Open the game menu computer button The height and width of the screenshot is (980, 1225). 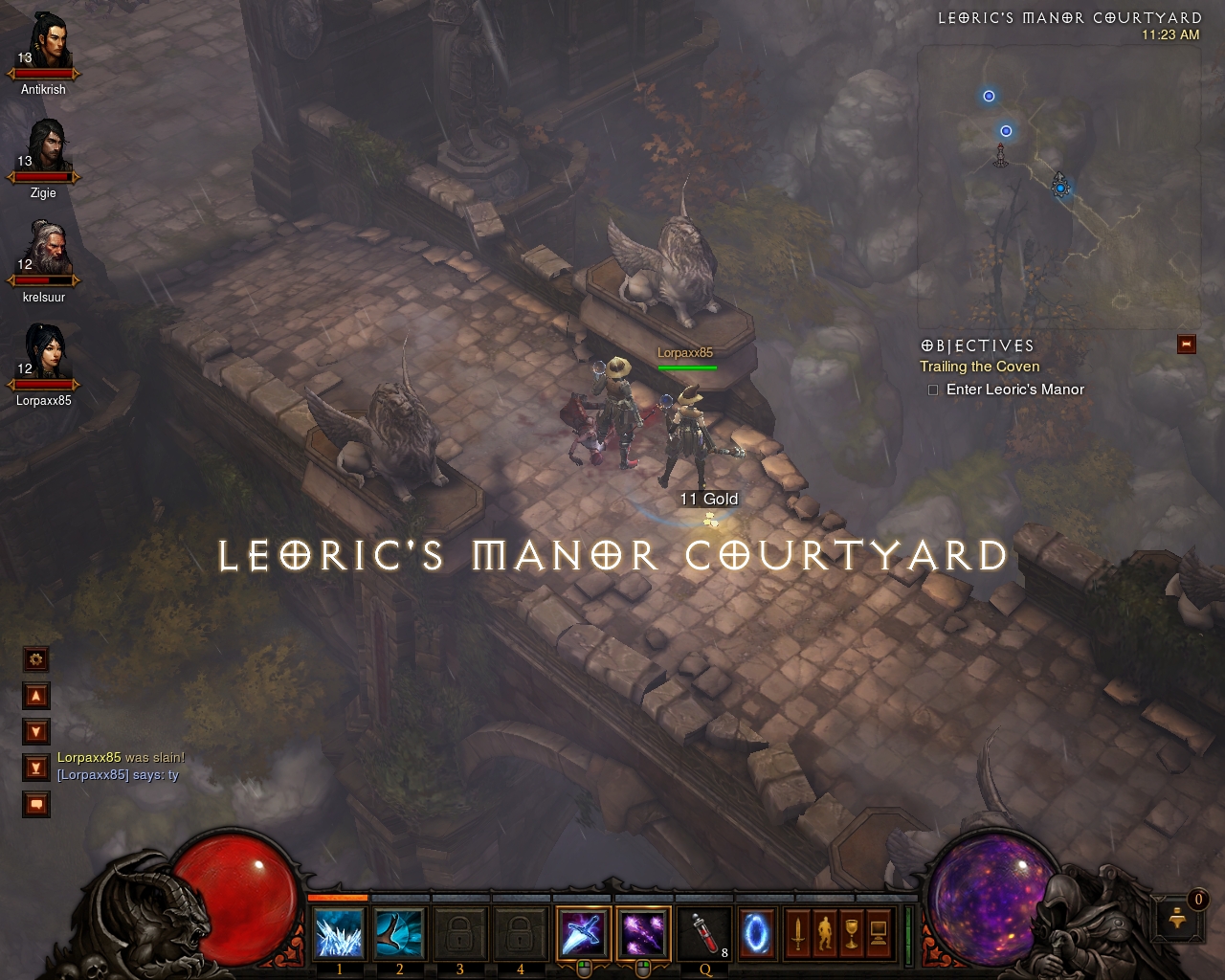[x=878, y=933]
